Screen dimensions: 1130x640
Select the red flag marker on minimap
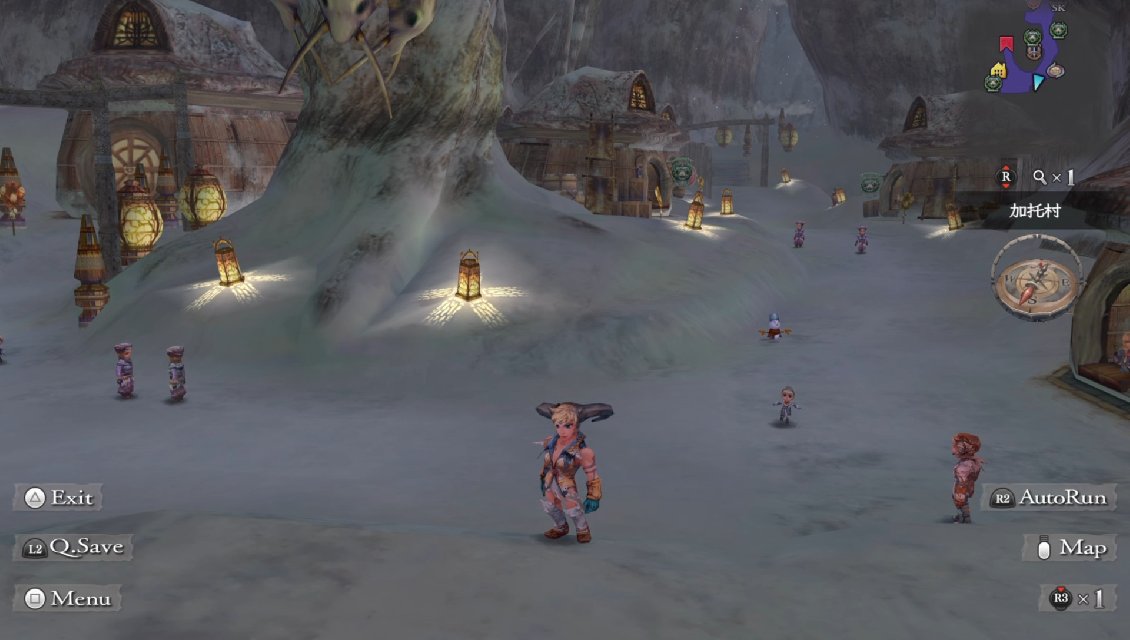pos(1007,44)
